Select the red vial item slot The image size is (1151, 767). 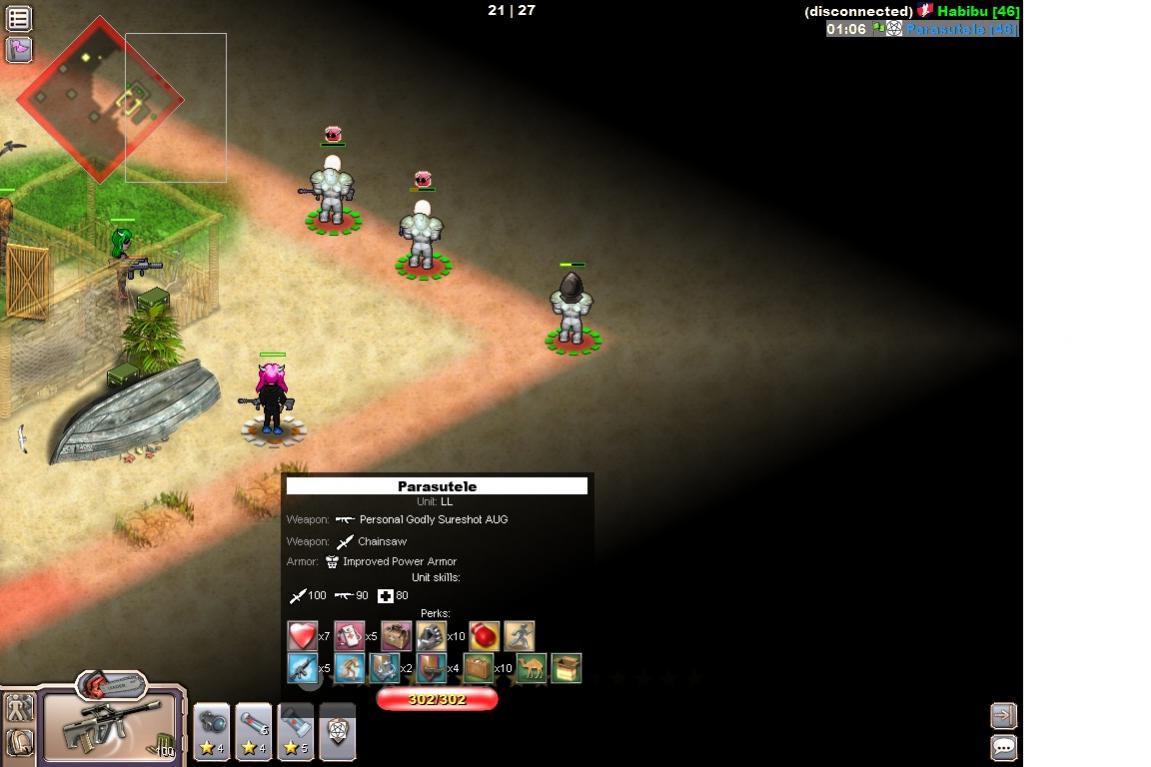click(x=254, y=731)
